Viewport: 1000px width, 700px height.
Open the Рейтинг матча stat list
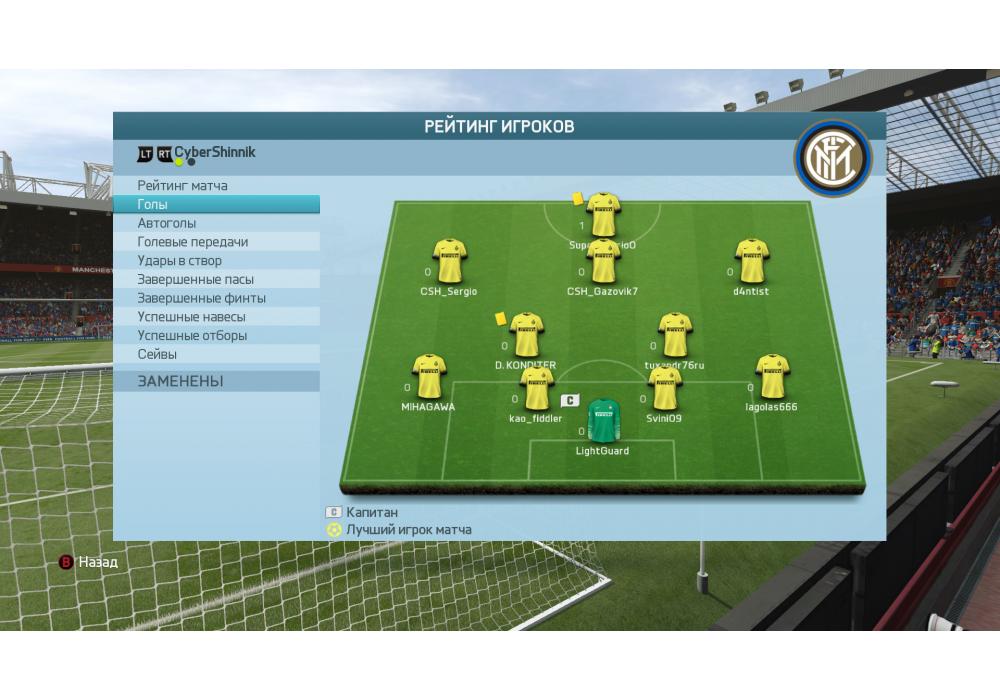tap(183, 186)
